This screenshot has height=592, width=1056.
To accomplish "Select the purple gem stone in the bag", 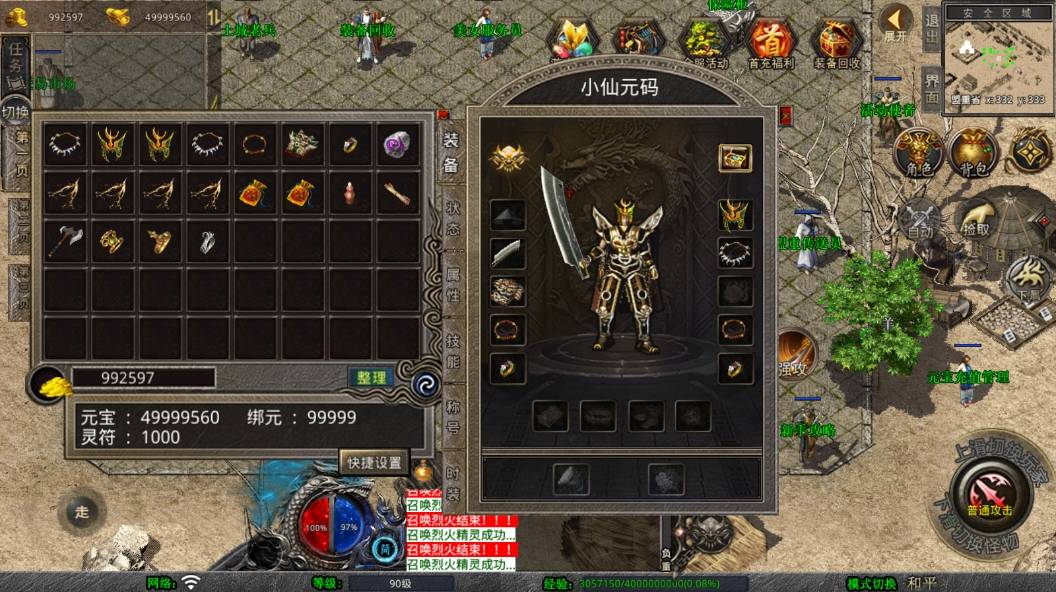I will click(397, 145).
